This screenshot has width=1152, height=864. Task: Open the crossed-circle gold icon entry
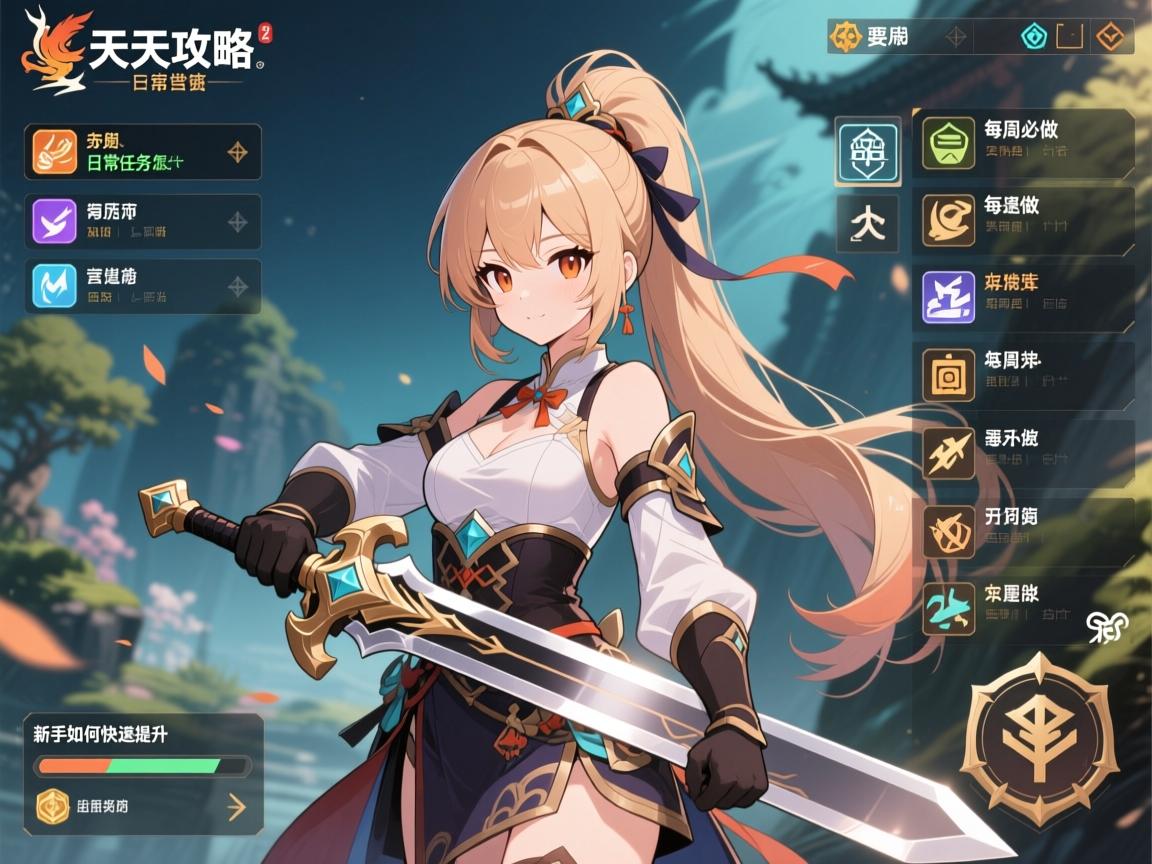(1022, 530)
